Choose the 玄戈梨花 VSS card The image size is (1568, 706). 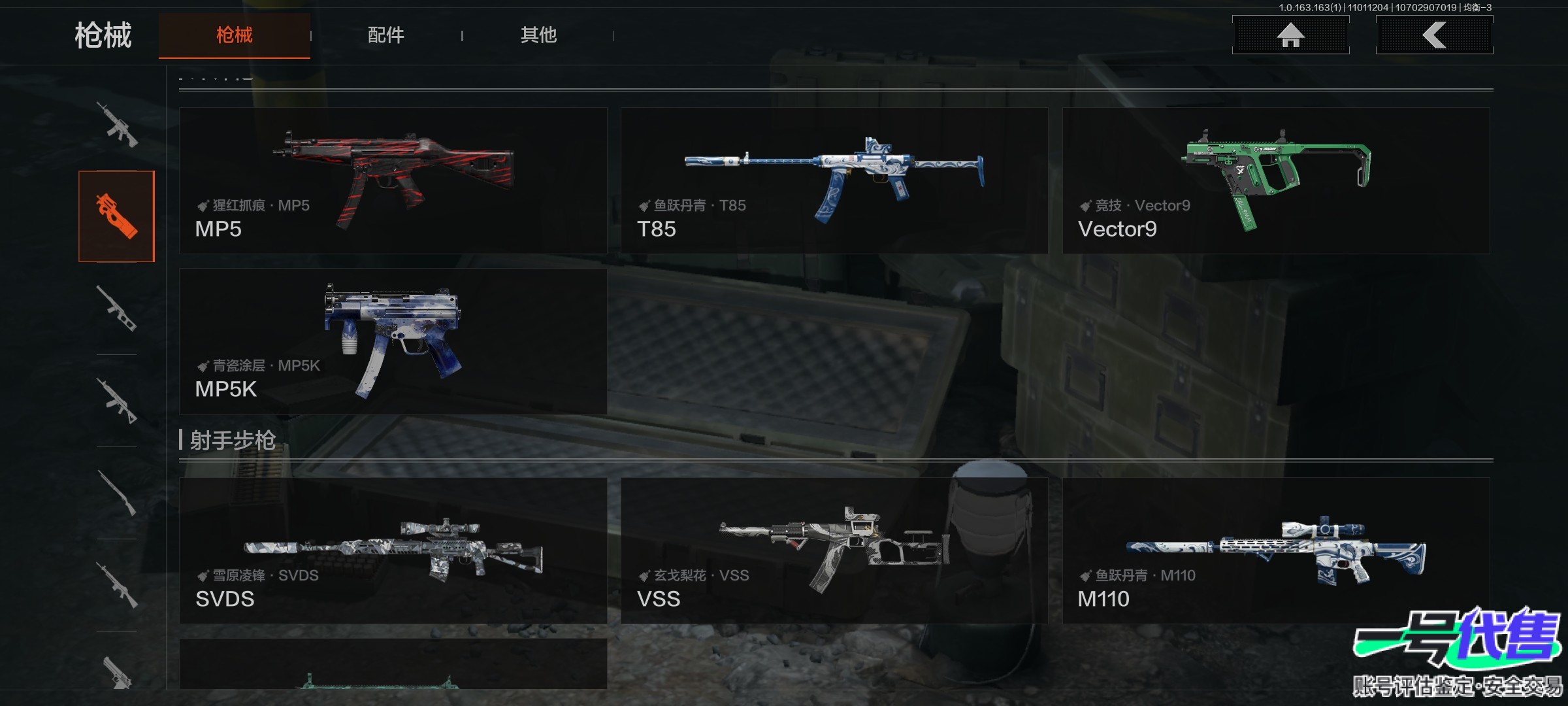(834, 550)
